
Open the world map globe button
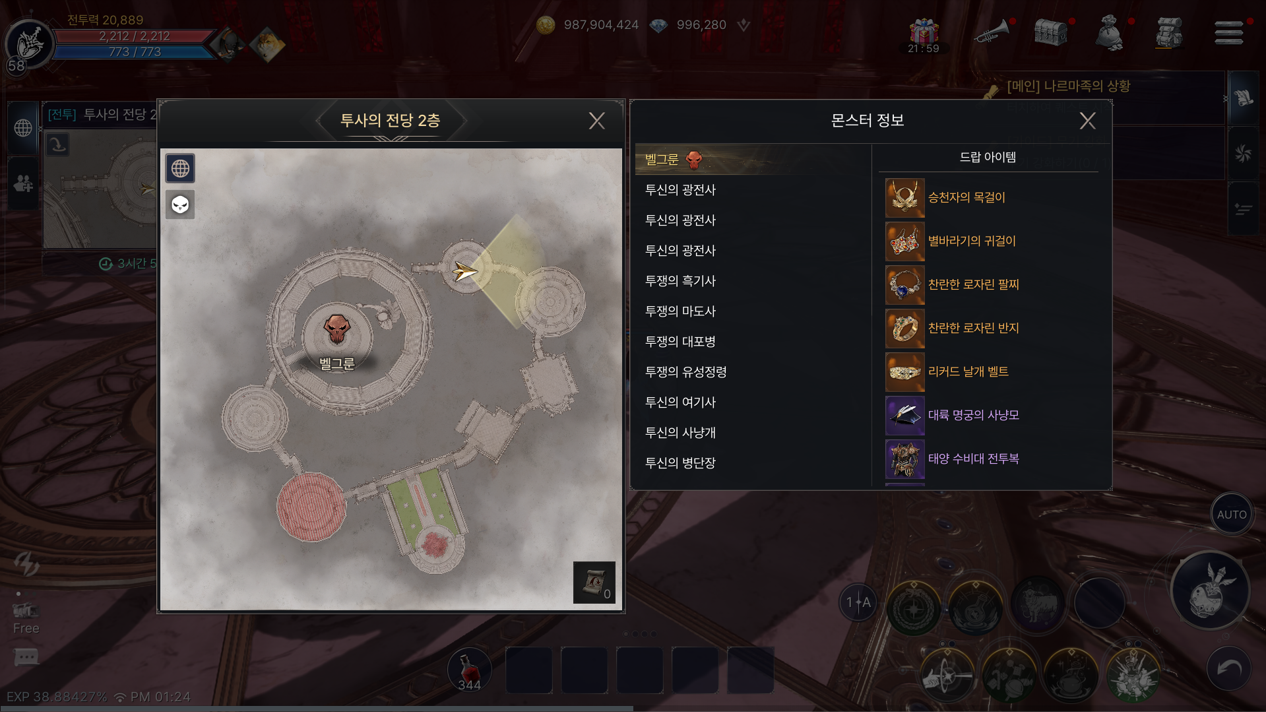click(x=180, y=168)
